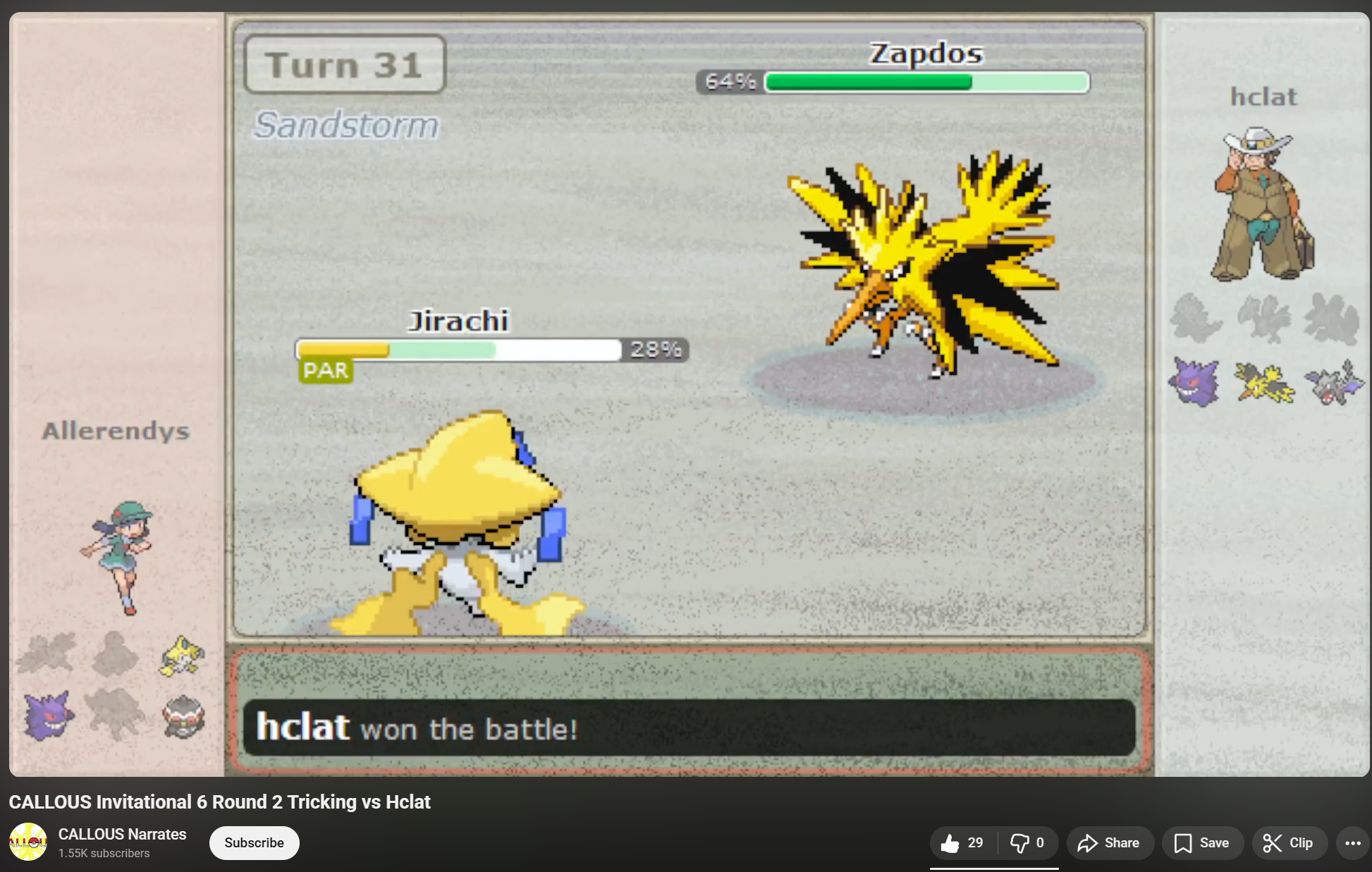Save the video to a playlist
The width and height of the screenshot is (1372, 872).
1201,843
